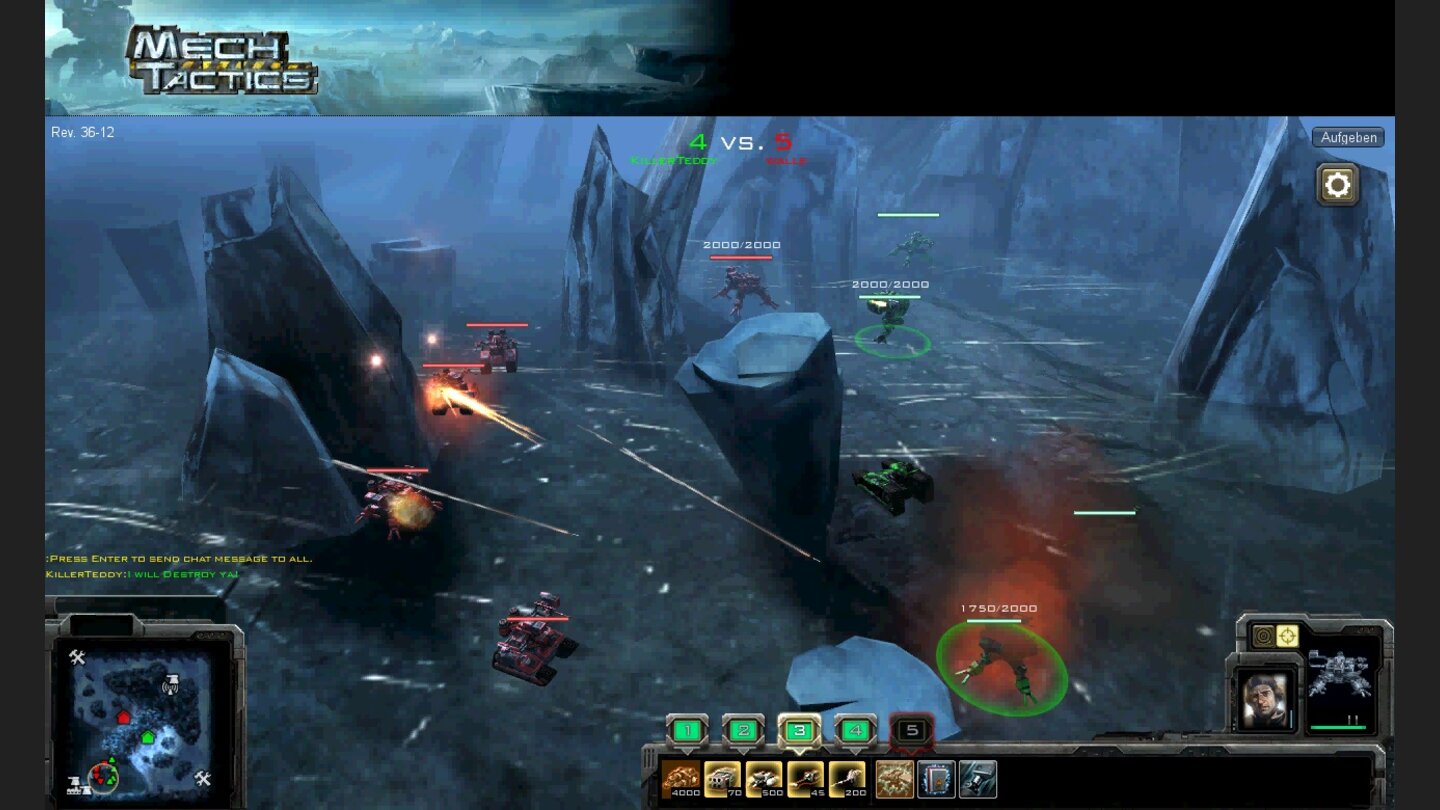Open the pilot portrait thumbnail
1440x810 pixels.
(1263, 699)
